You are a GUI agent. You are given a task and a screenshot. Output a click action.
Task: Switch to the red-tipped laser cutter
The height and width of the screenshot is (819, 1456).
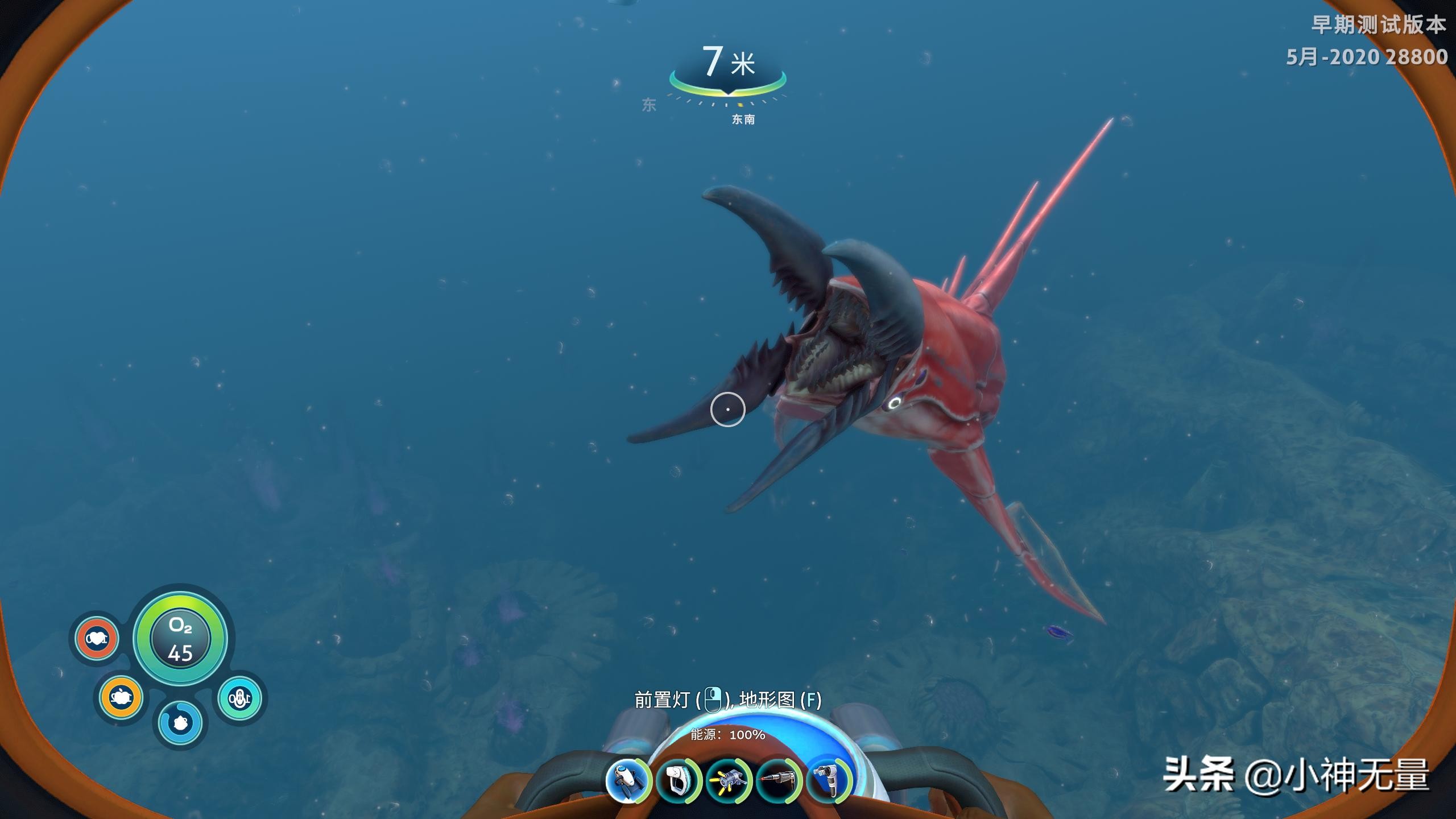778,781
